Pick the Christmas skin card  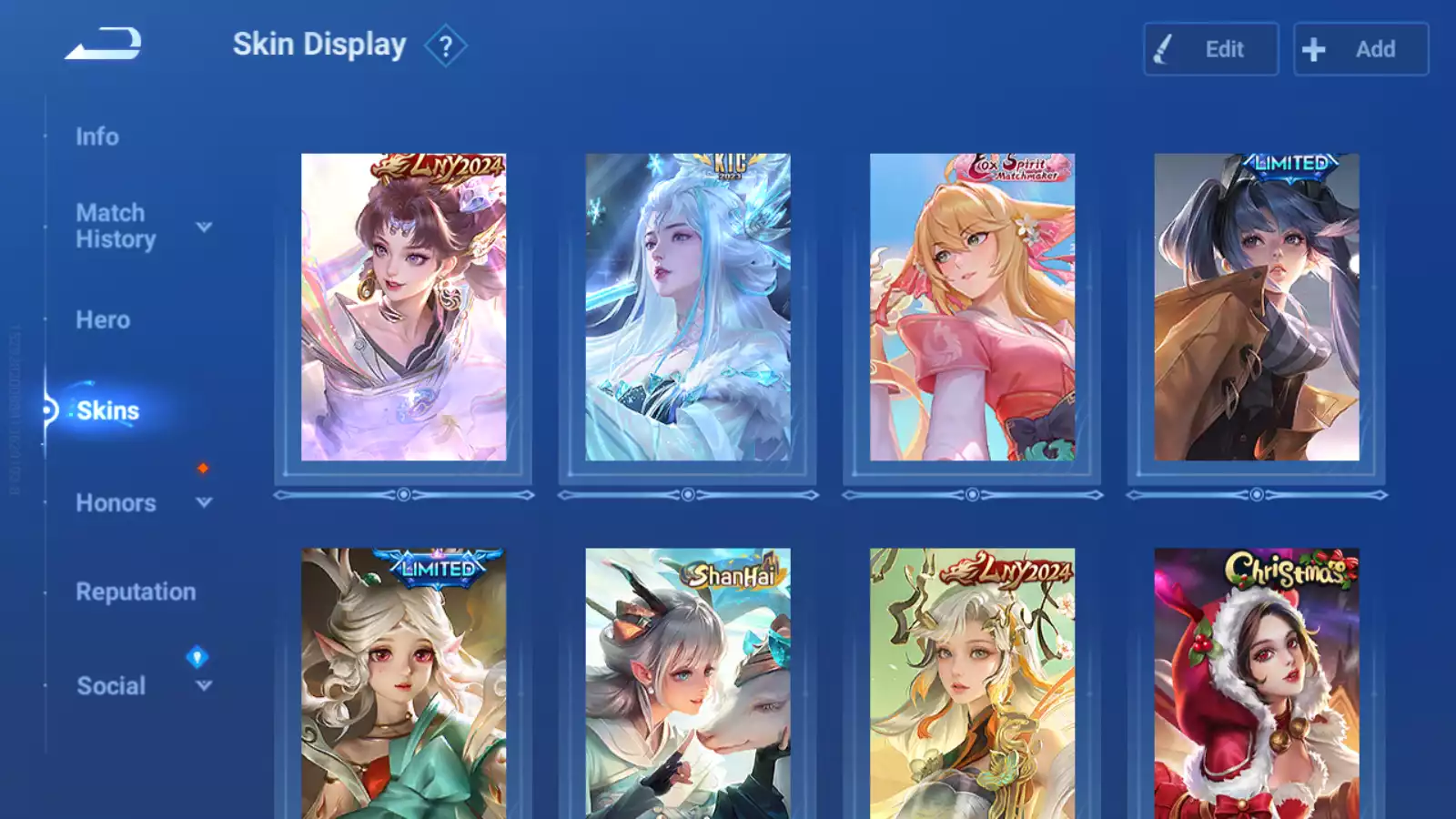pos(1257,682)
